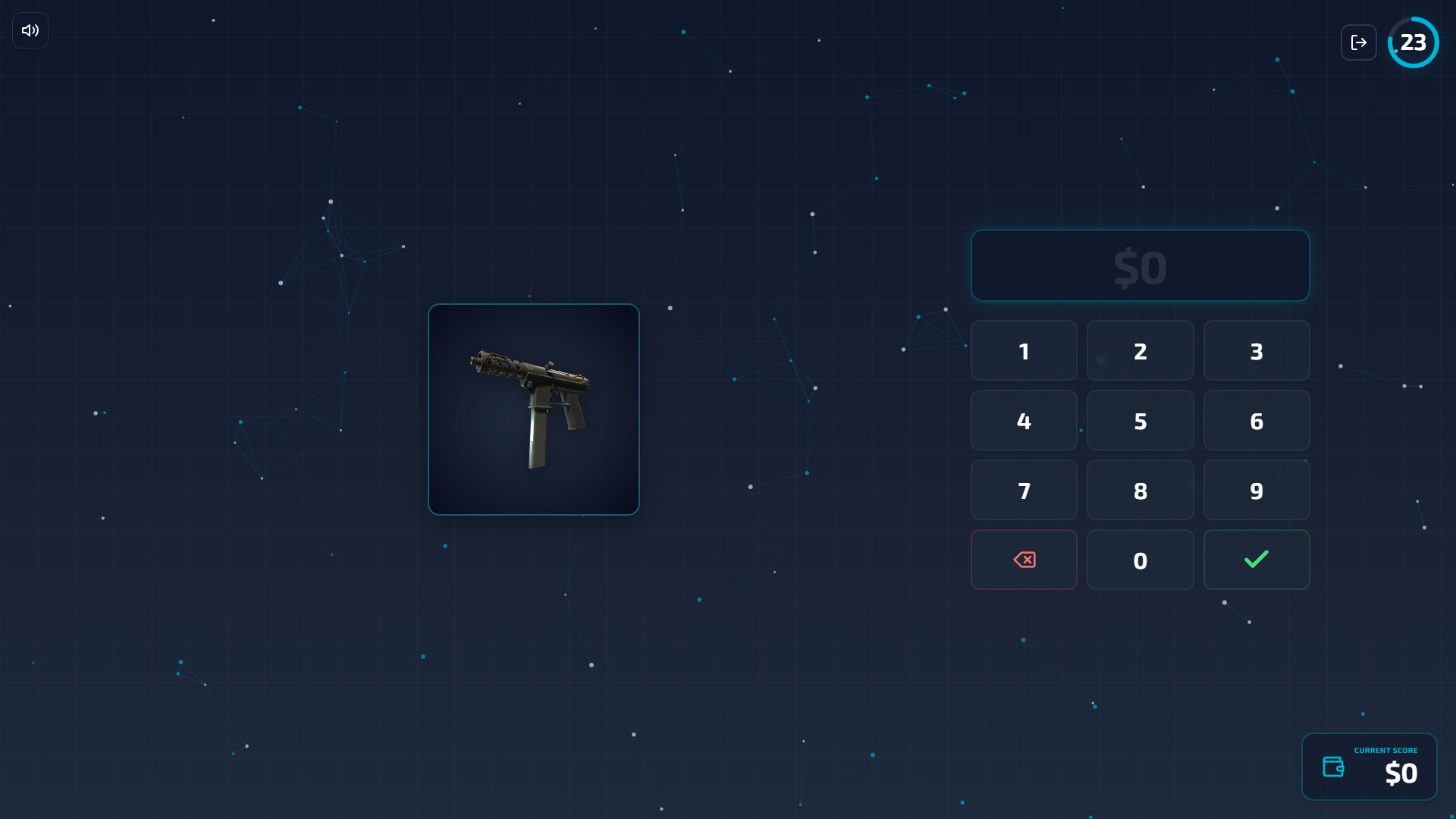The height and width of the screenshot is (819, 1456).
Task: Select number 9 on the keypad
Action: (1256, 490)
